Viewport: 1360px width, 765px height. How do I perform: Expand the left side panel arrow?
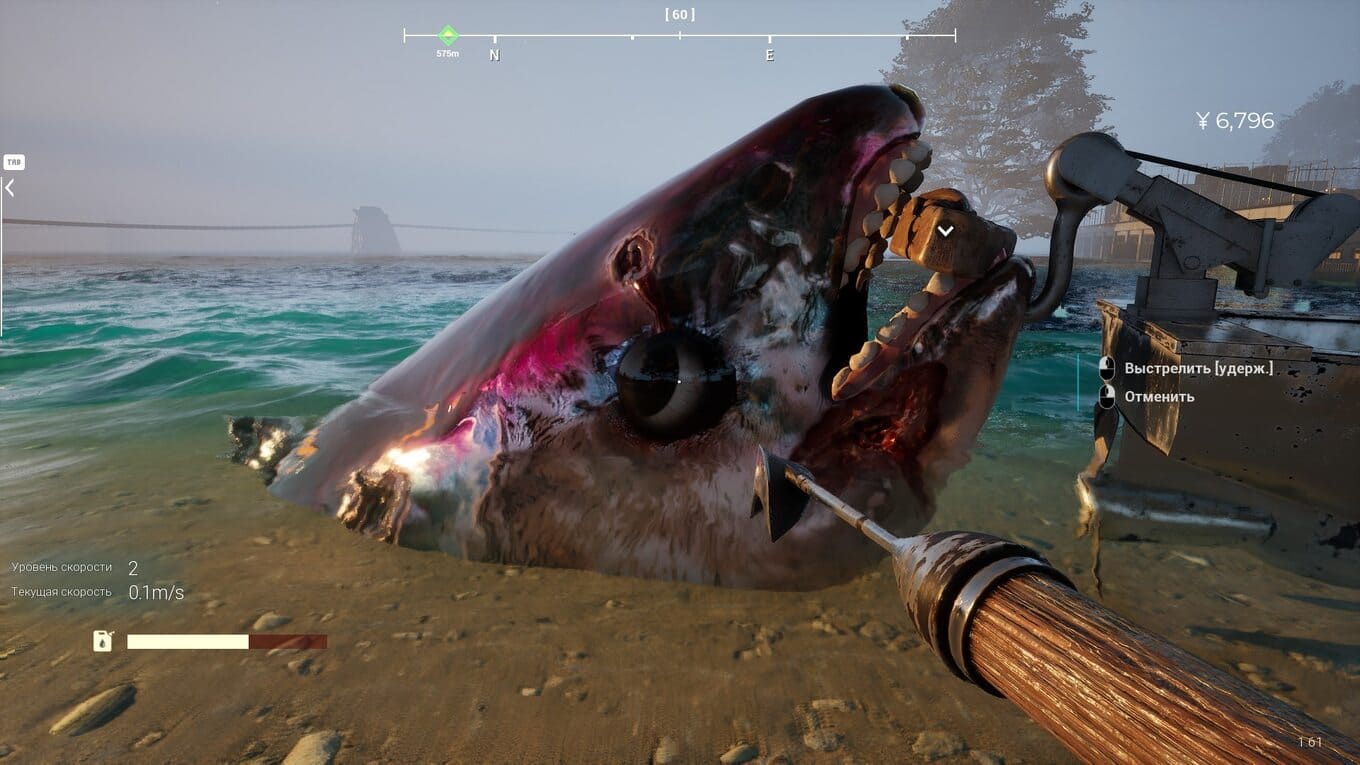click(x=10, y=187)
